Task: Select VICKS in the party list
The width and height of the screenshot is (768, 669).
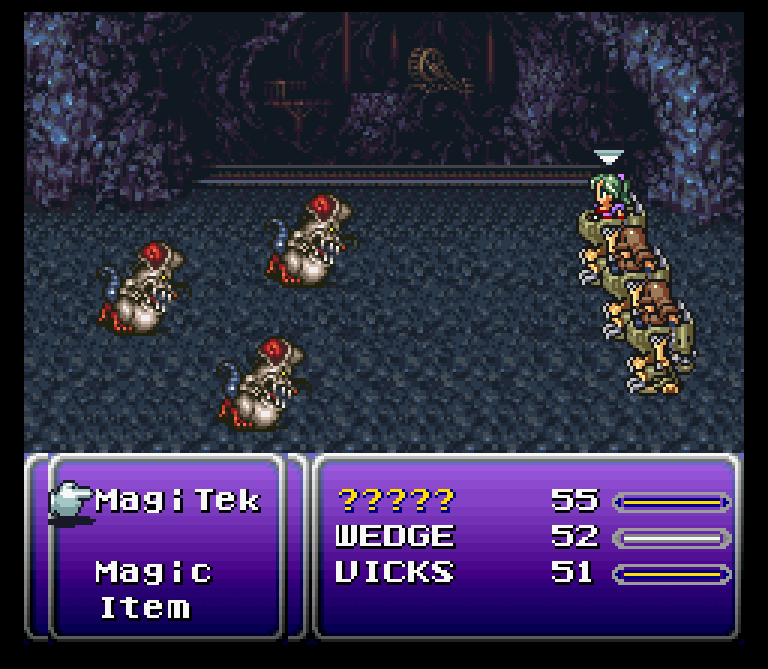Action: [395, 573]
